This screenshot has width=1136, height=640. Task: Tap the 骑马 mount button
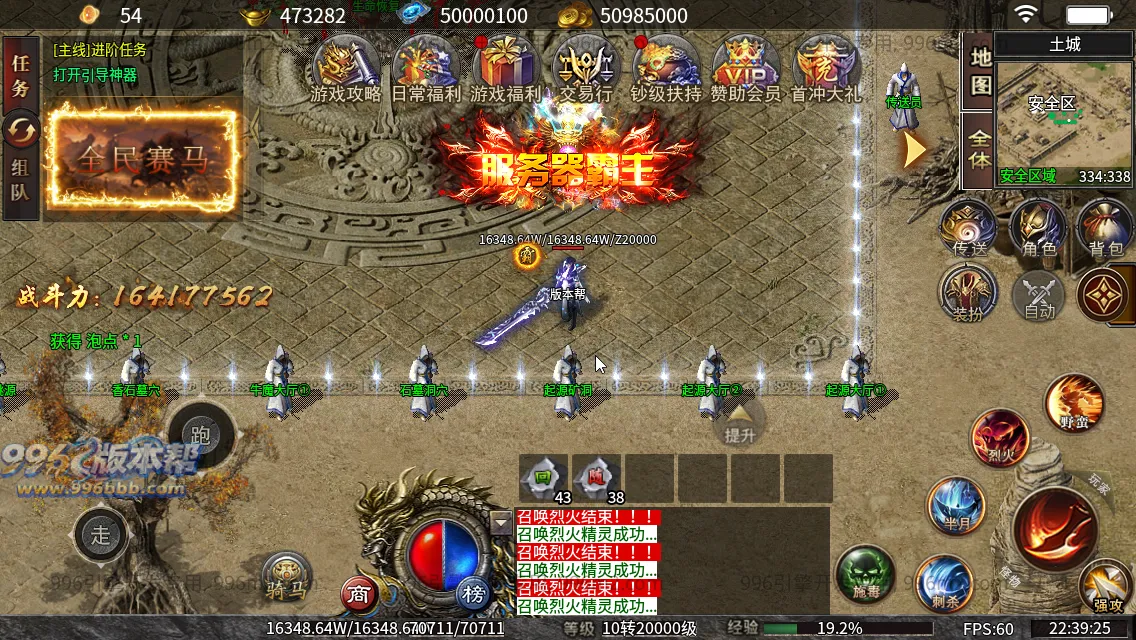[x=287, y=579]
